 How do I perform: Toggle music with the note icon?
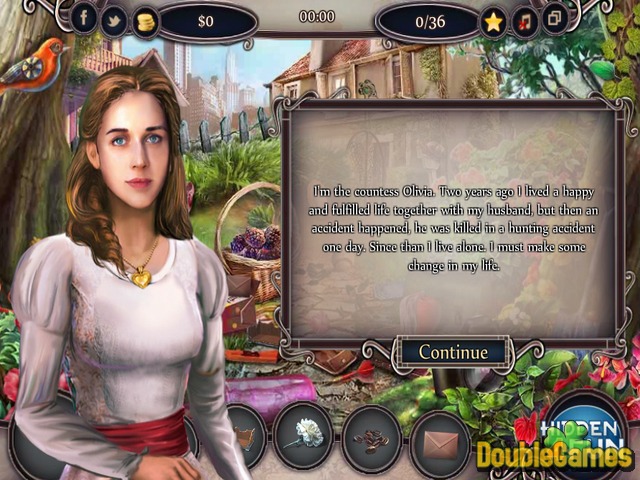pyautogui.click(x=522, y=20)
